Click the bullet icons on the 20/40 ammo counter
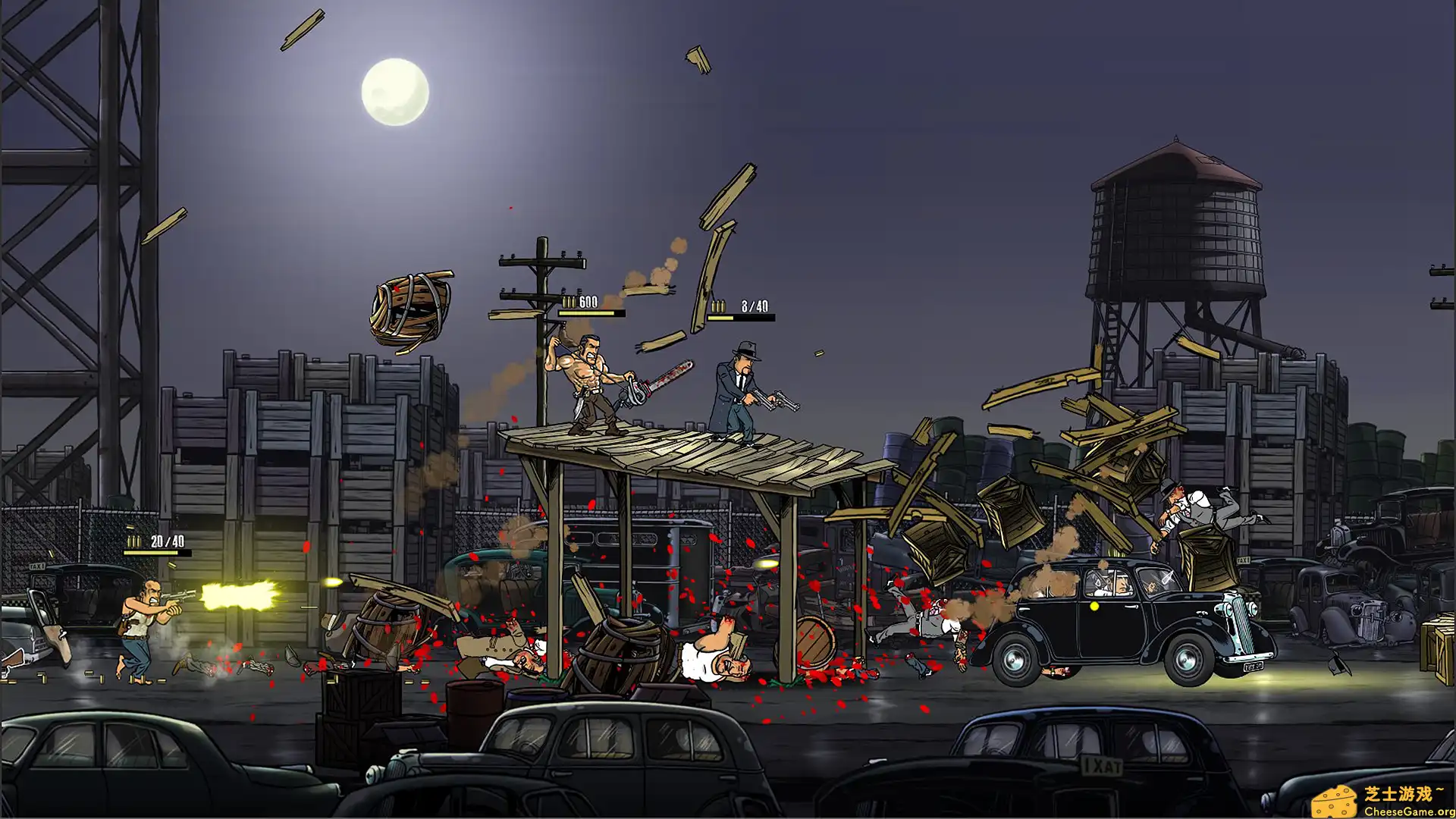The image size is (1456, 819). (133, 543)
